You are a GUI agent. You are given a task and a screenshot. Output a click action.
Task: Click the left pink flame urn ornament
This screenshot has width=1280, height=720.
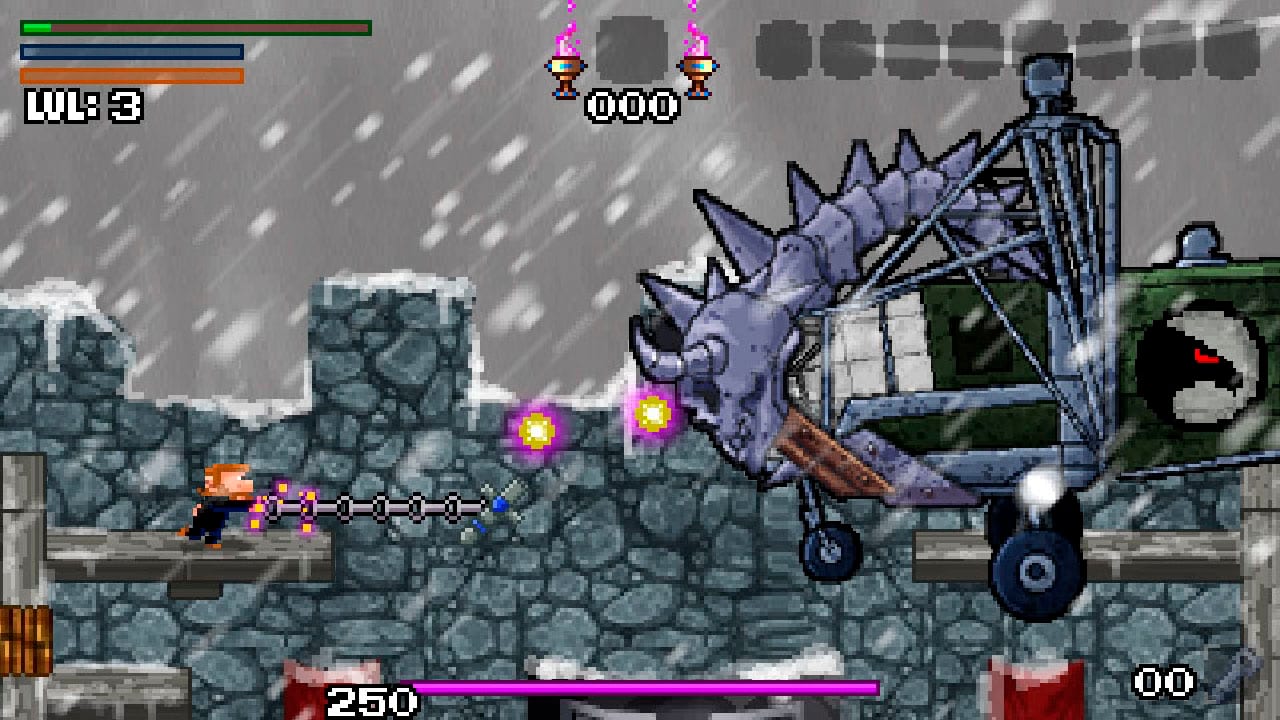[568, 72]
